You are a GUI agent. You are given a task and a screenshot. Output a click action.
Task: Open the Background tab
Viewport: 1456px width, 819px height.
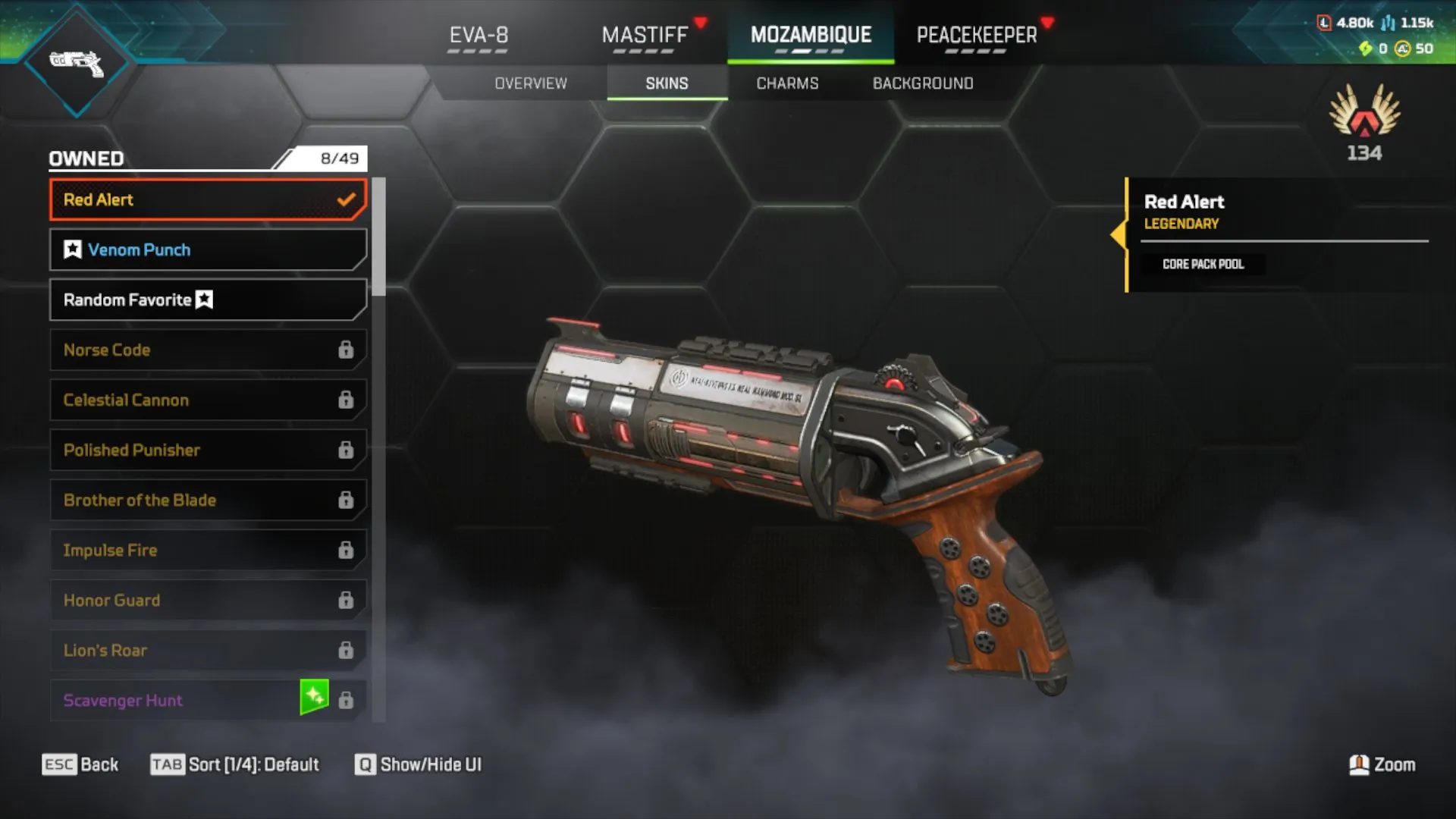[x=922, y=83]
